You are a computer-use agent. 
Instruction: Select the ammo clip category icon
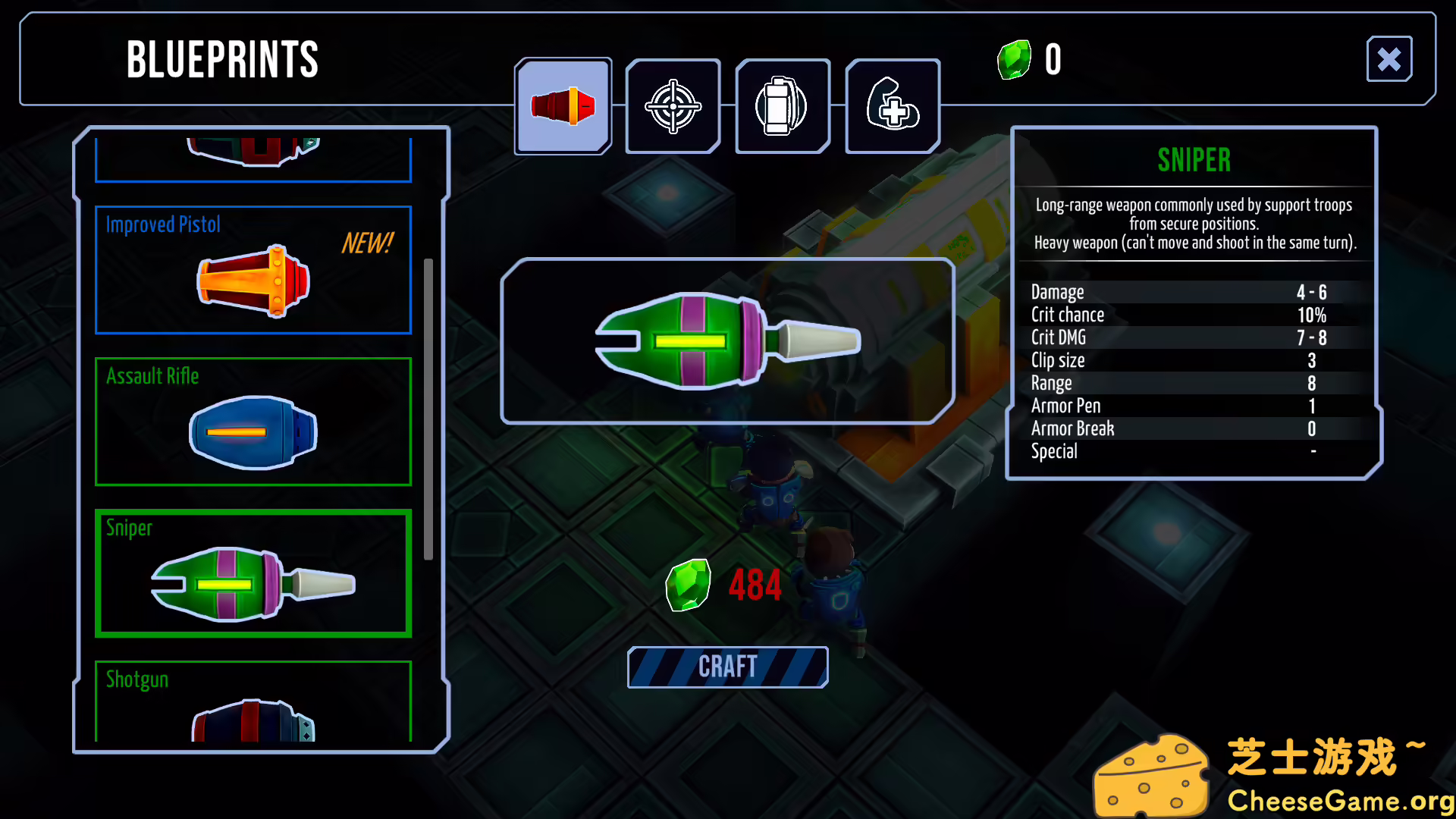pos(783,106)
